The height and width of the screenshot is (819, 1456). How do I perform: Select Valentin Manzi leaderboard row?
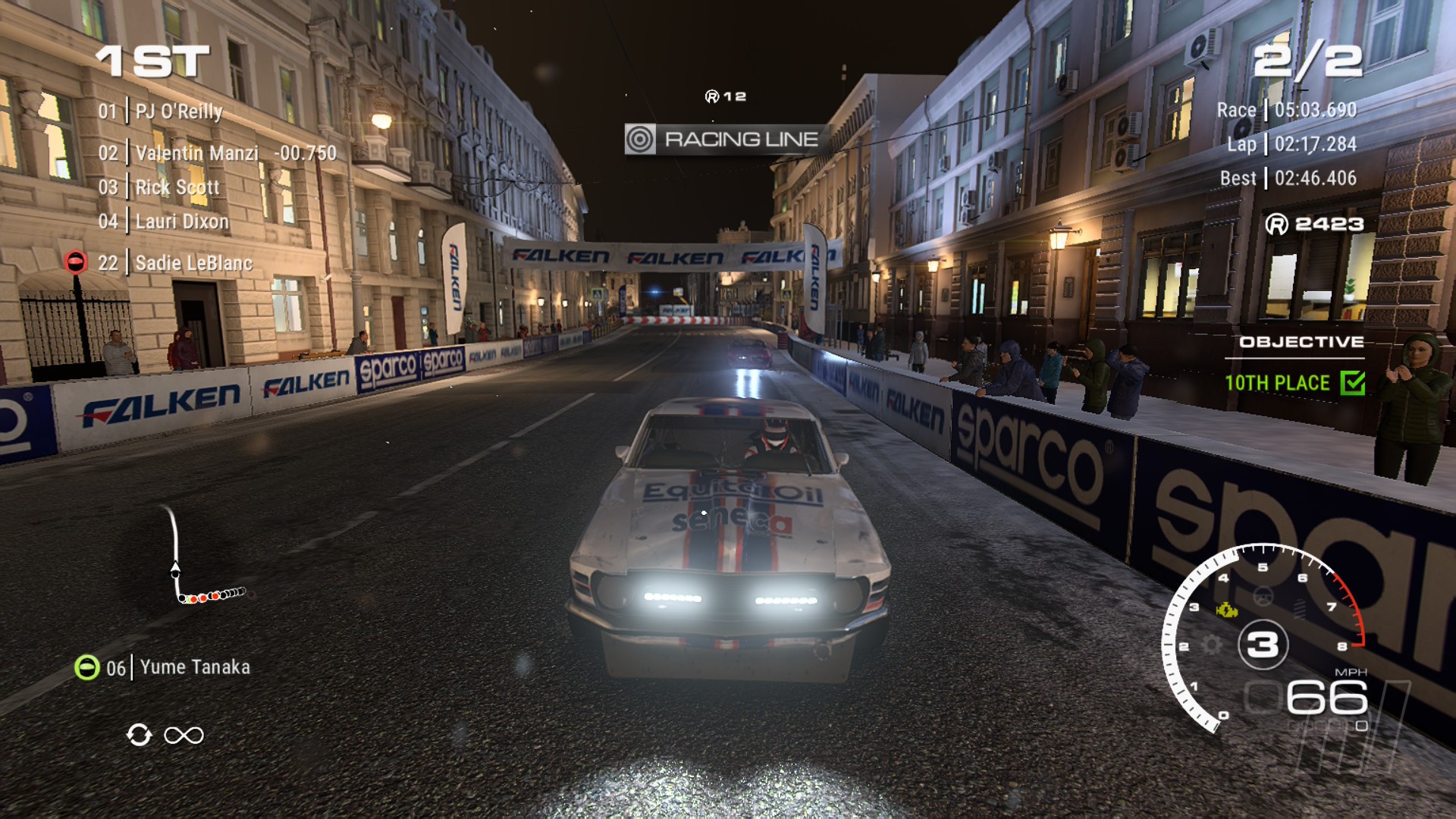click(x=196, y=154)
